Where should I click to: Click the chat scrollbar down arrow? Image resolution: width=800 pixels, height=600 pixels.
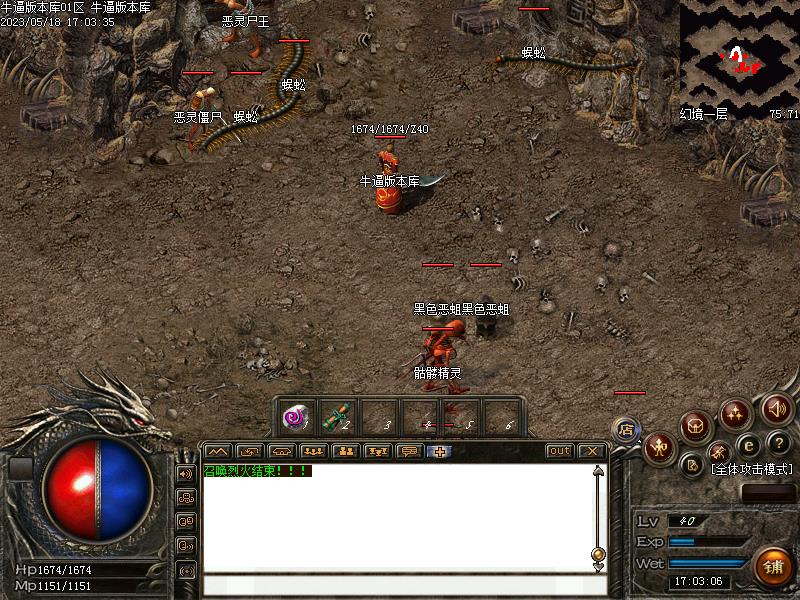point(598,567)
